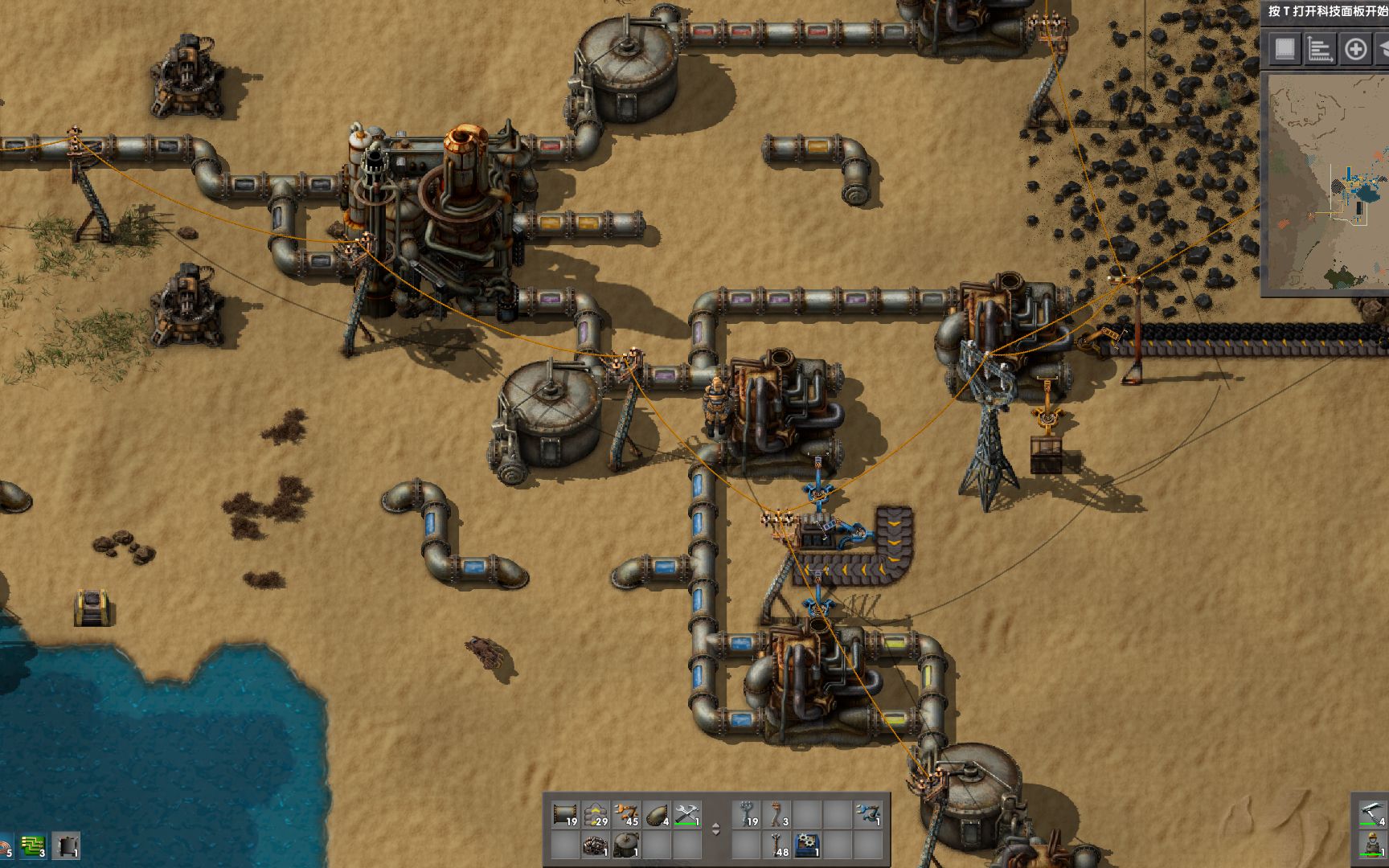Click the circled plus button above the minimap
The height and width of the screenshot is (868, 1389).
point(1355,50)
